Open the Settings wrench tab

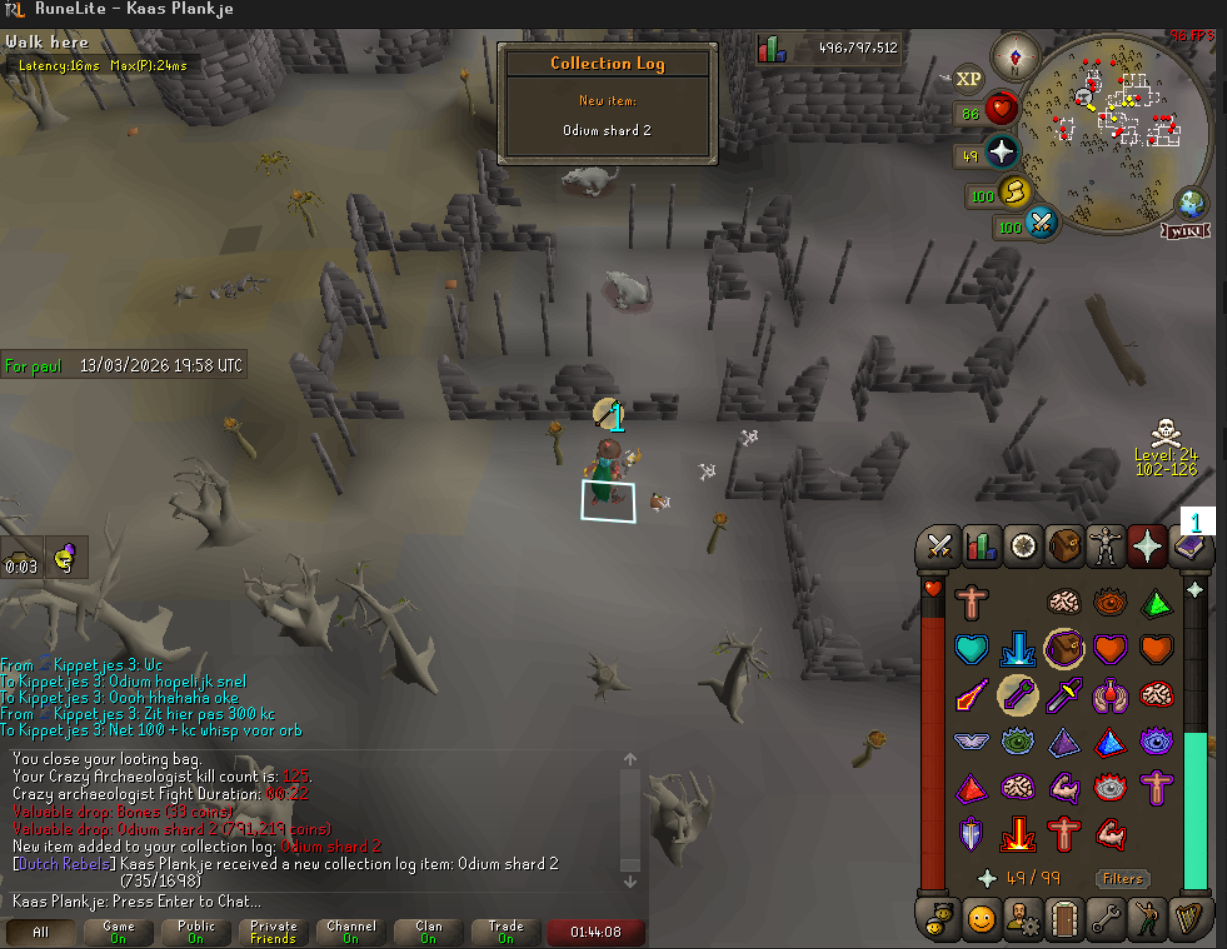click(x=1106, y=916)
